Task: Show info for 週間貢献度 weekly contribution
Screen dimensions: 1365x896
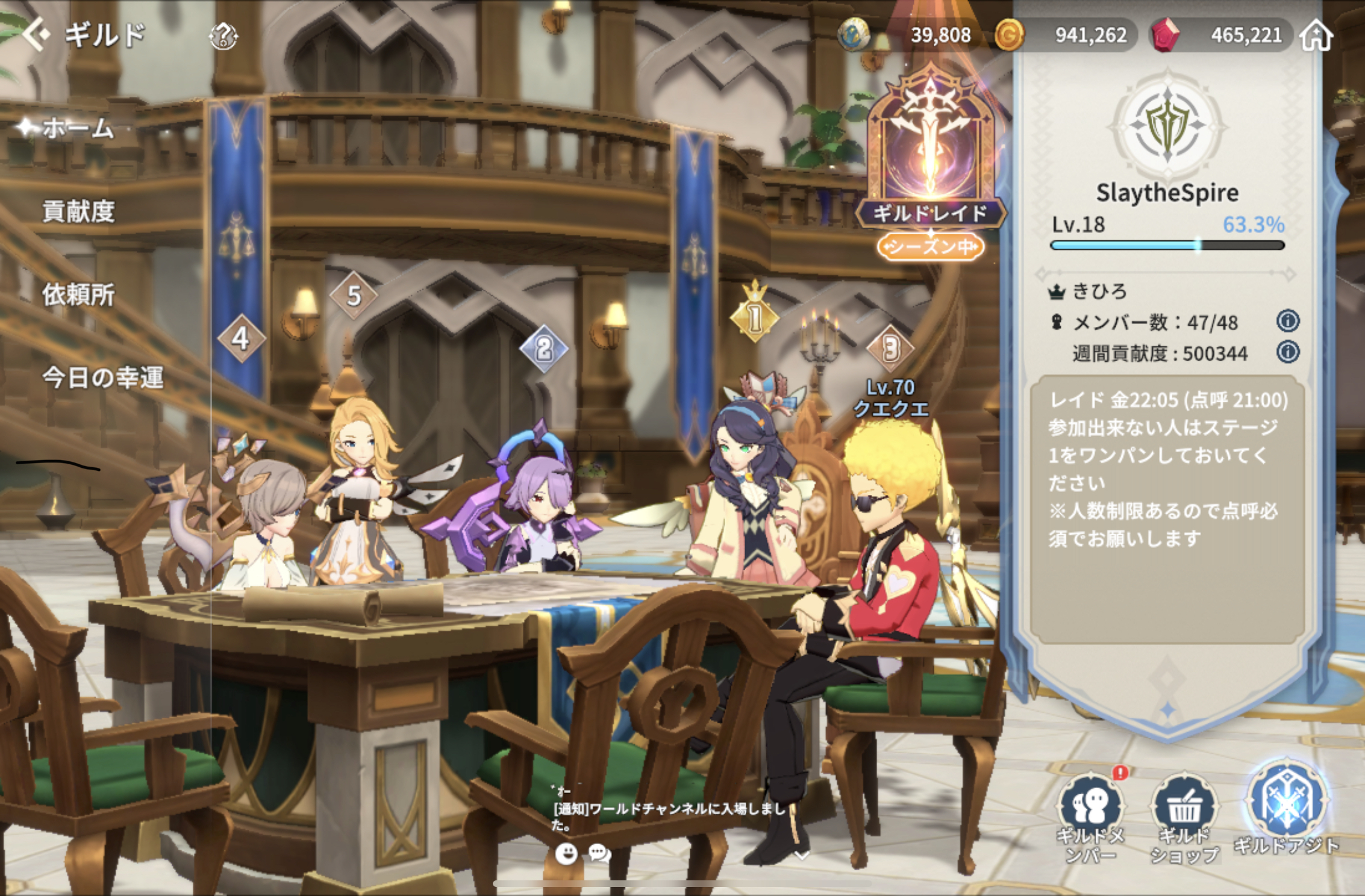Action: pos(1287,352)
